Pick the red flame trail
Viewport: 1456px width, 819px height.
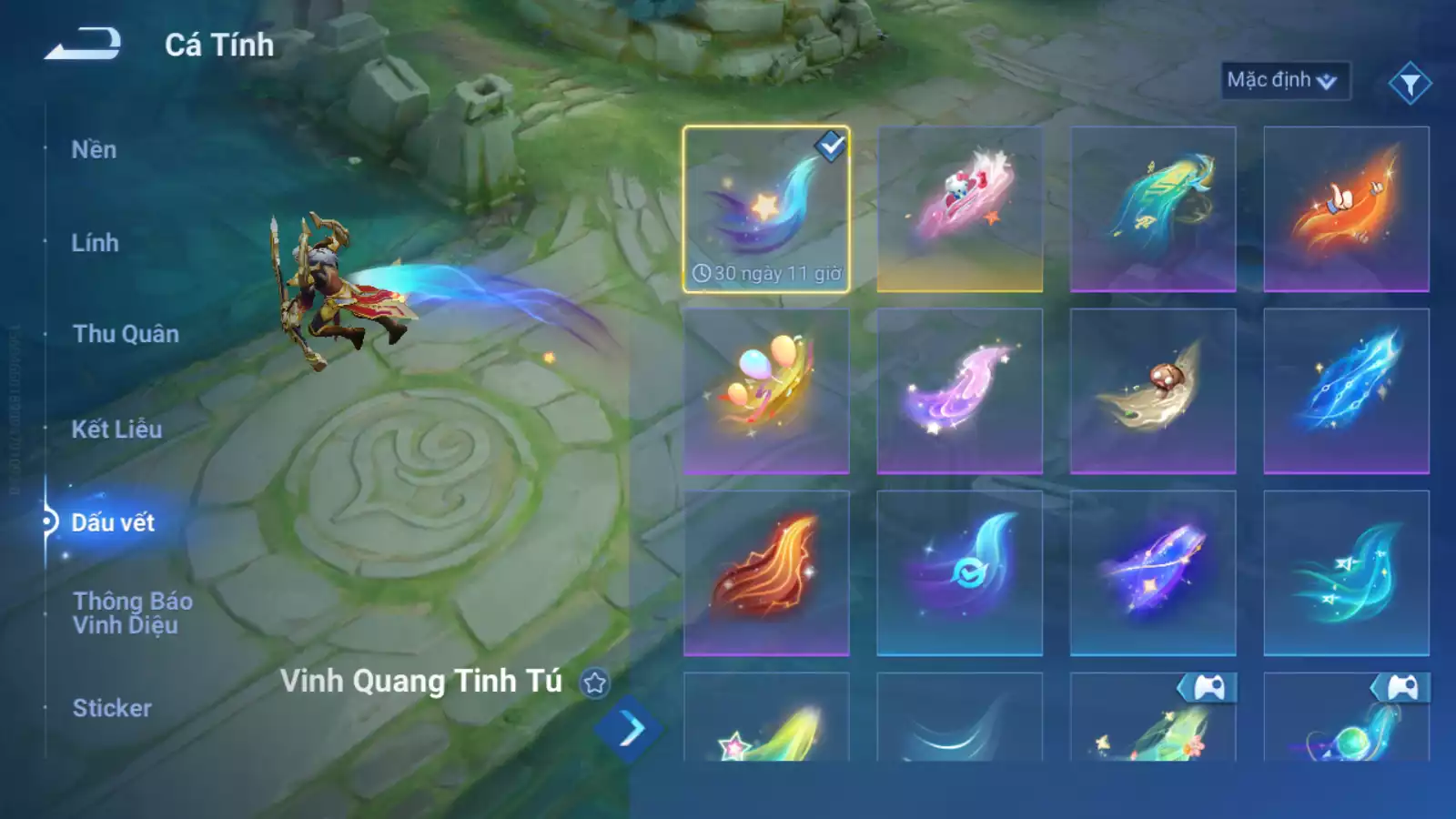[766, 573]
